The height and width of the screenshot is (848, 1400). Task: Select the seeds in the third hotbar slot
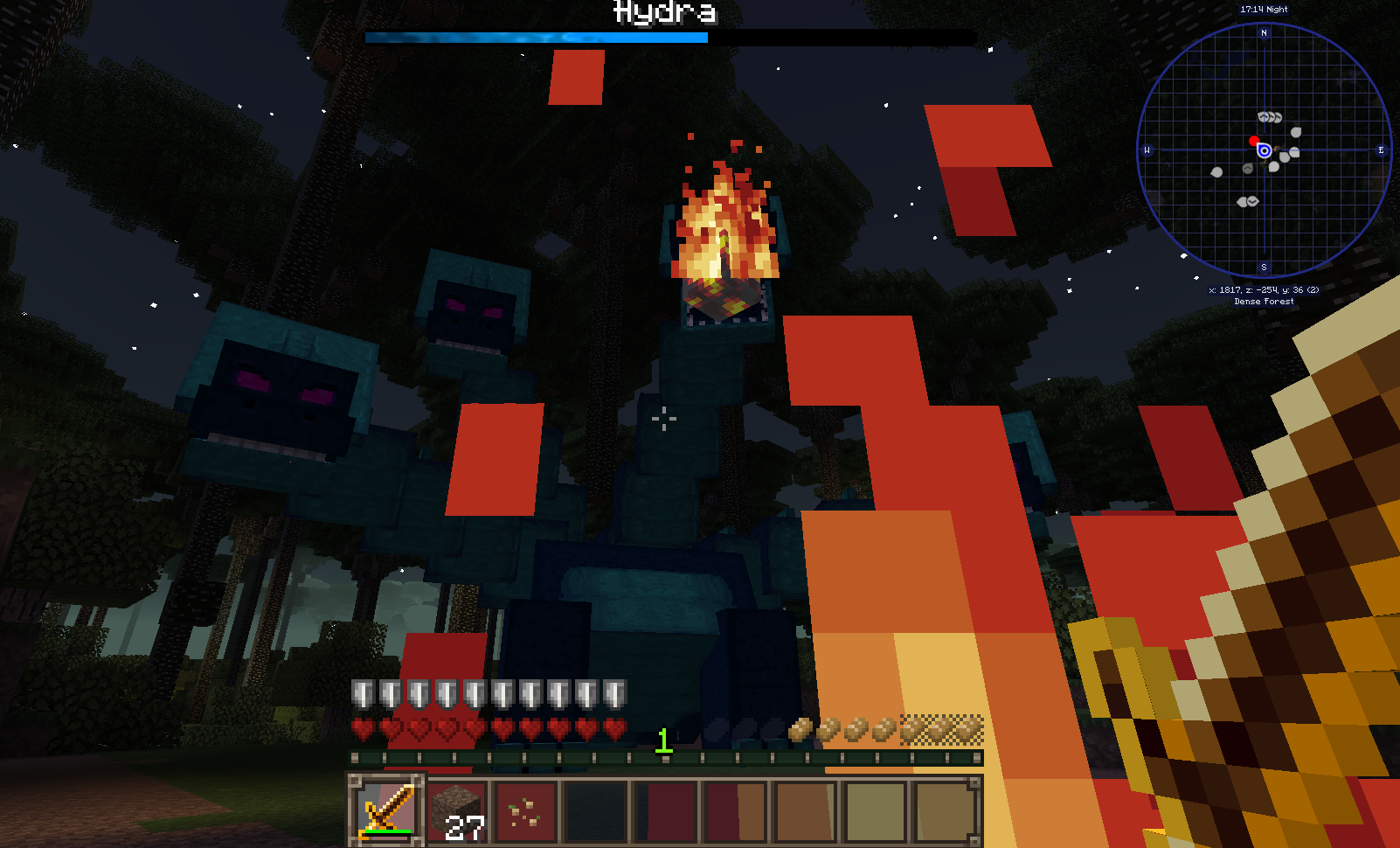click(x=524, y=810)
